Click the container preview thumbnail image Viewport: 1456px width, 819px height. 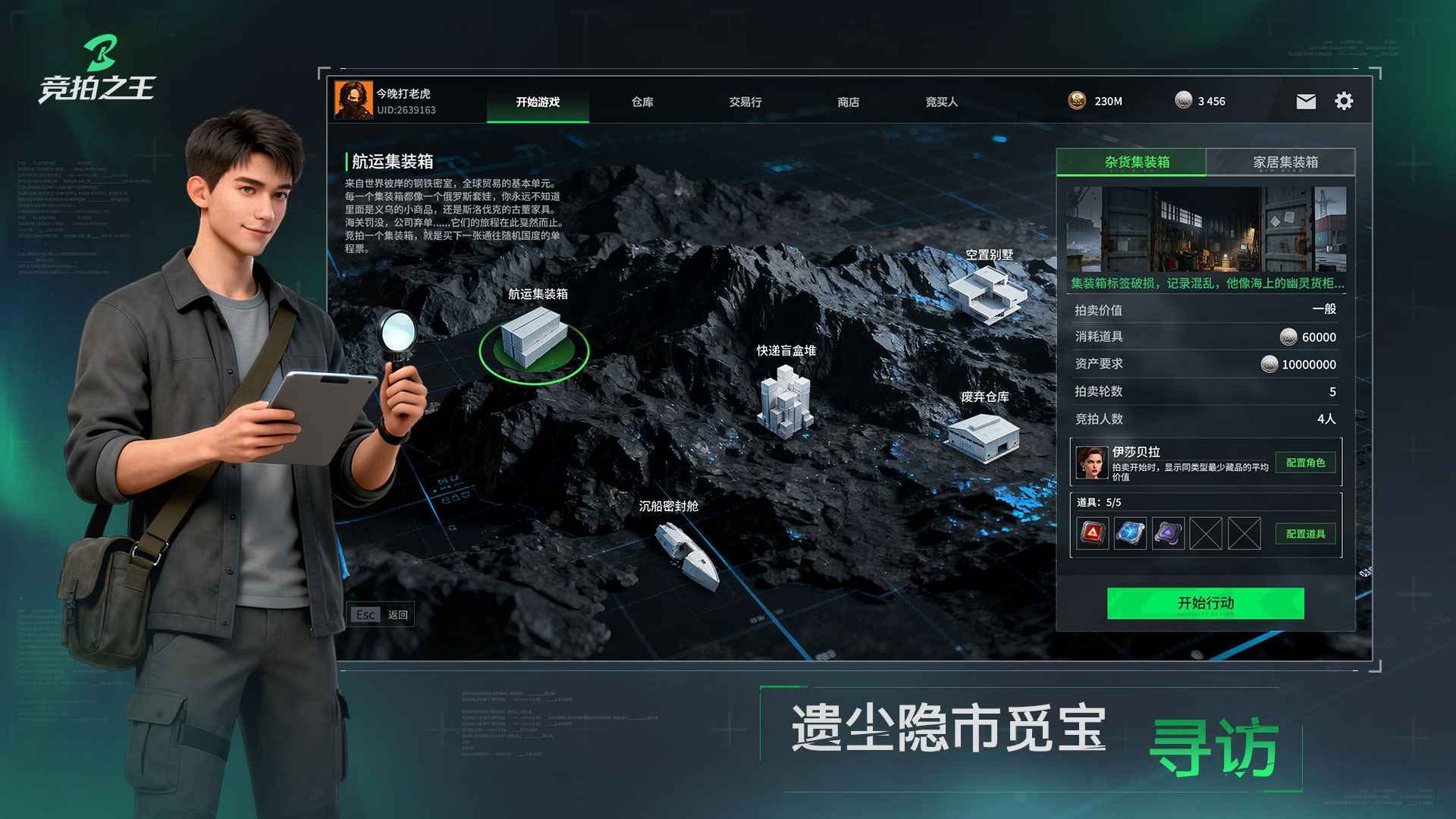point(1206,227)
